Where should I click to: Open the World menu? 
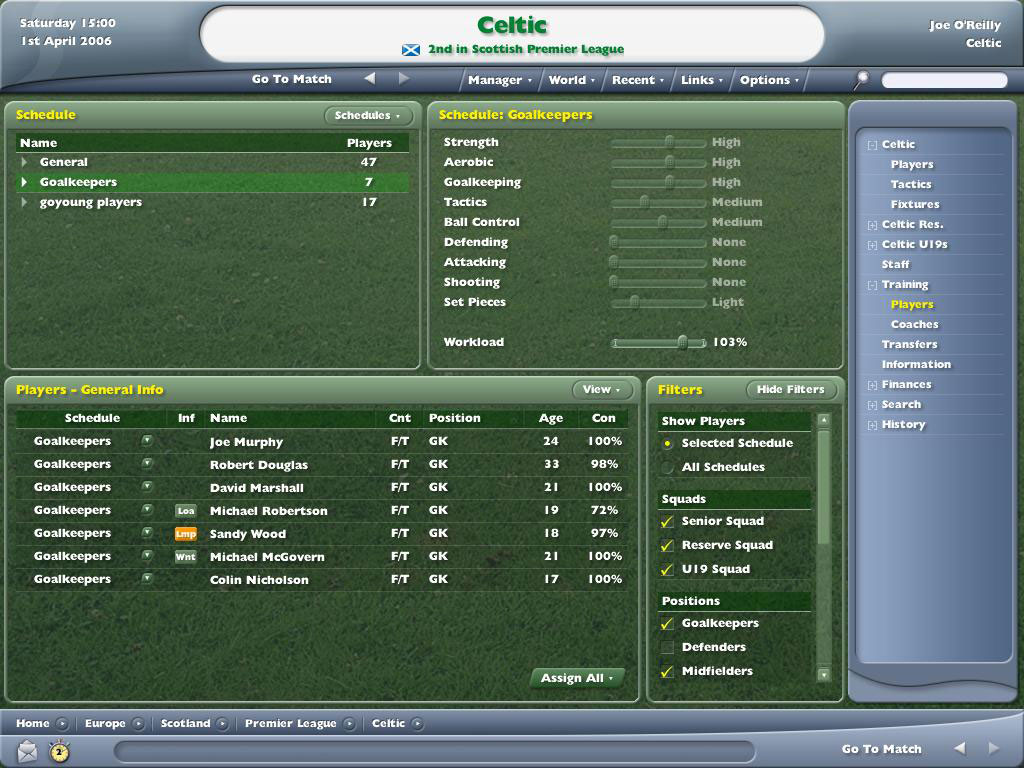571,80
